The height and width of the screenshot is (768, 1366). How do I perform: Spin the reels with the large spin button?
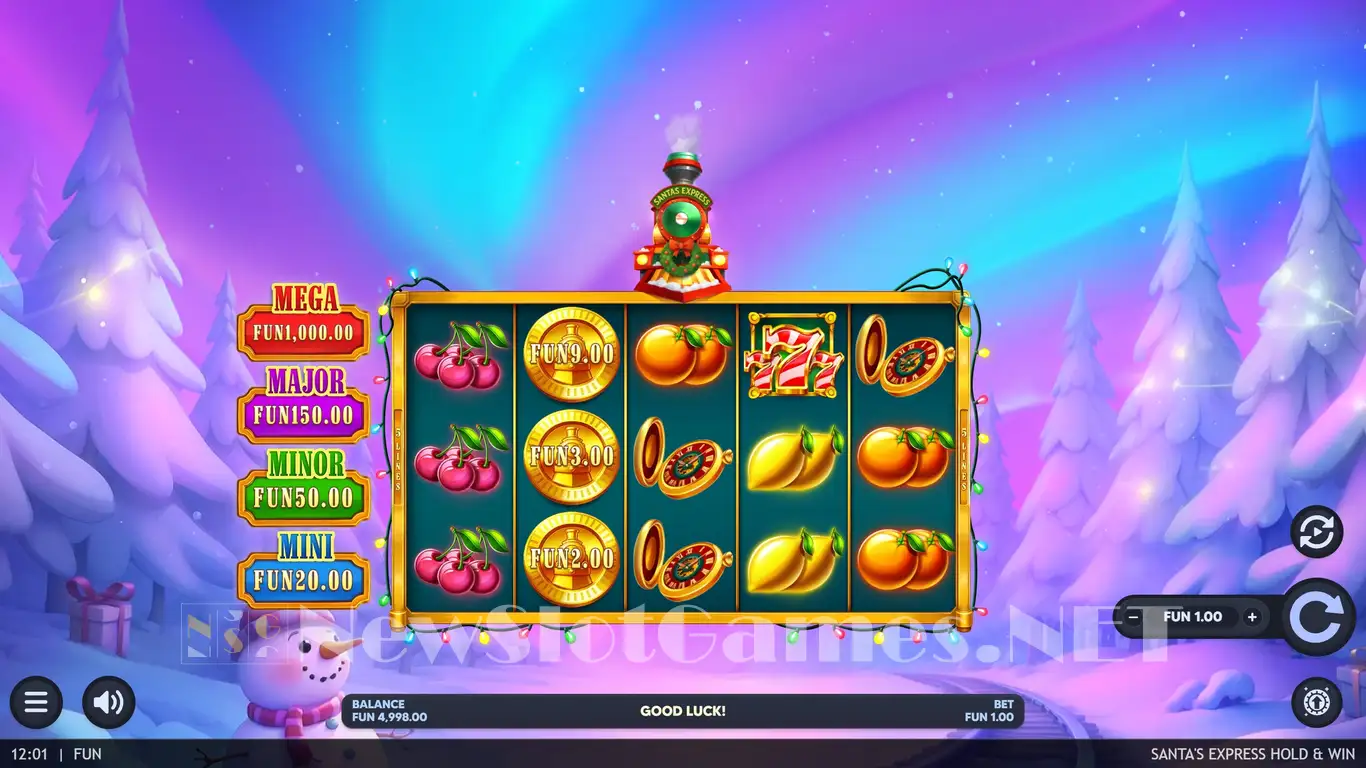(1318, 617)
